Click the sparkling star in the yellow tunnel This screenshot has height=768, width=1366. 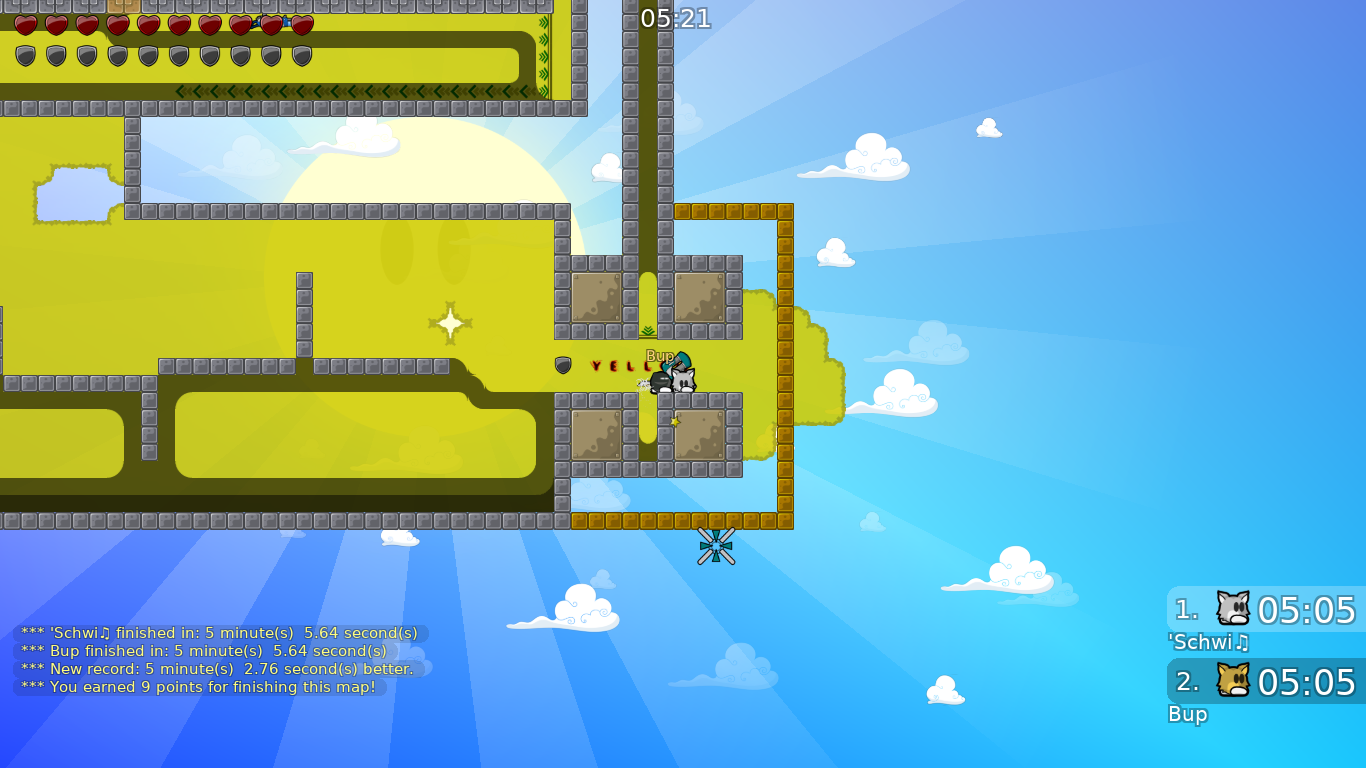(x=449, y=321)
